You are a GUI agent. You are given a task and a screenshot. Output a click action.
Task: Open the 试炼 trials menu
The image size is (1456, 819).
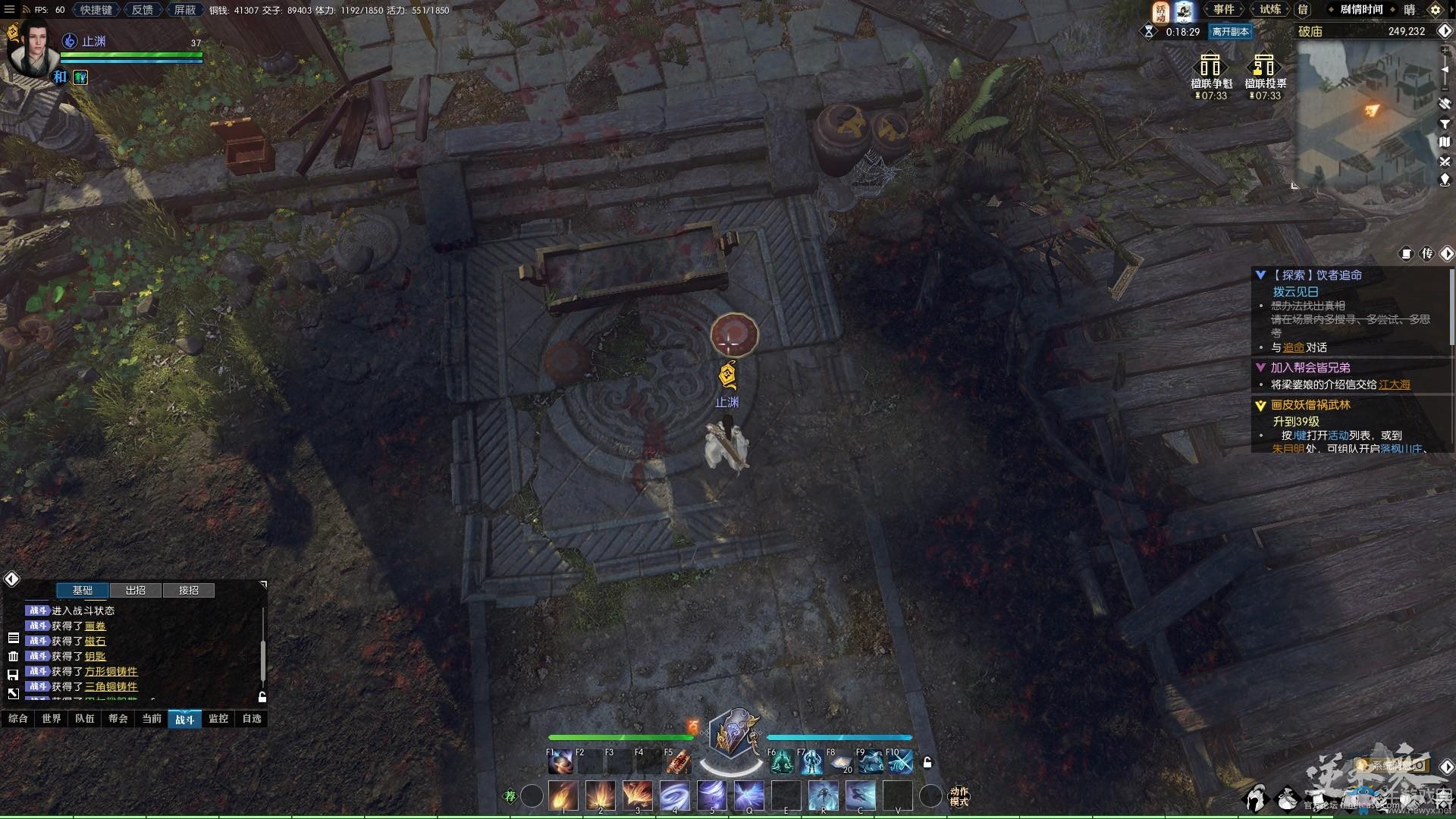point(1270,10)
